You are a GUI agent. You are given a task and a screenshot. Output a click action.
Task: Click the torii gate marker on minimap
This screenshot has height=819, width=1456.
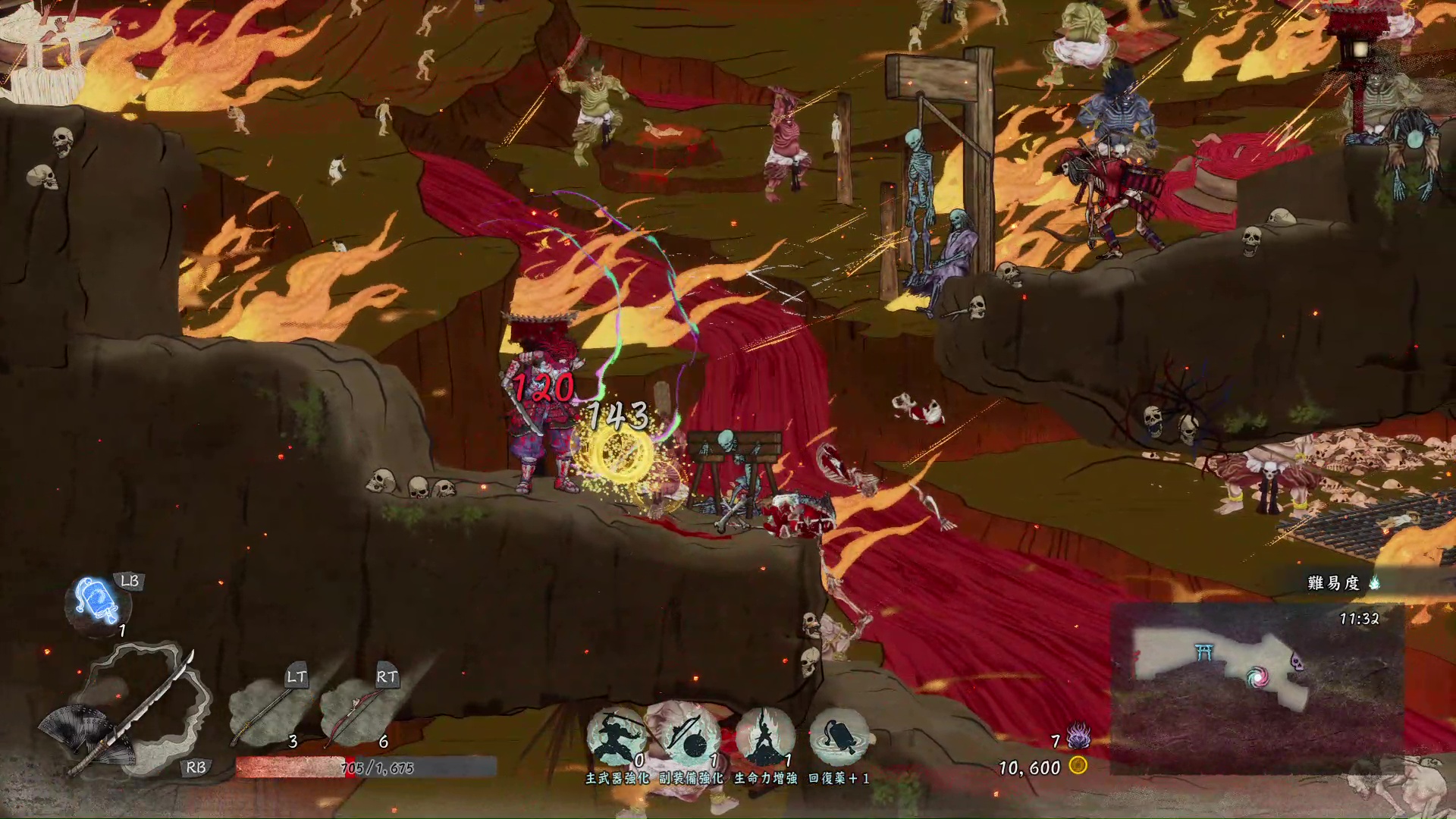coord(1203,652)
